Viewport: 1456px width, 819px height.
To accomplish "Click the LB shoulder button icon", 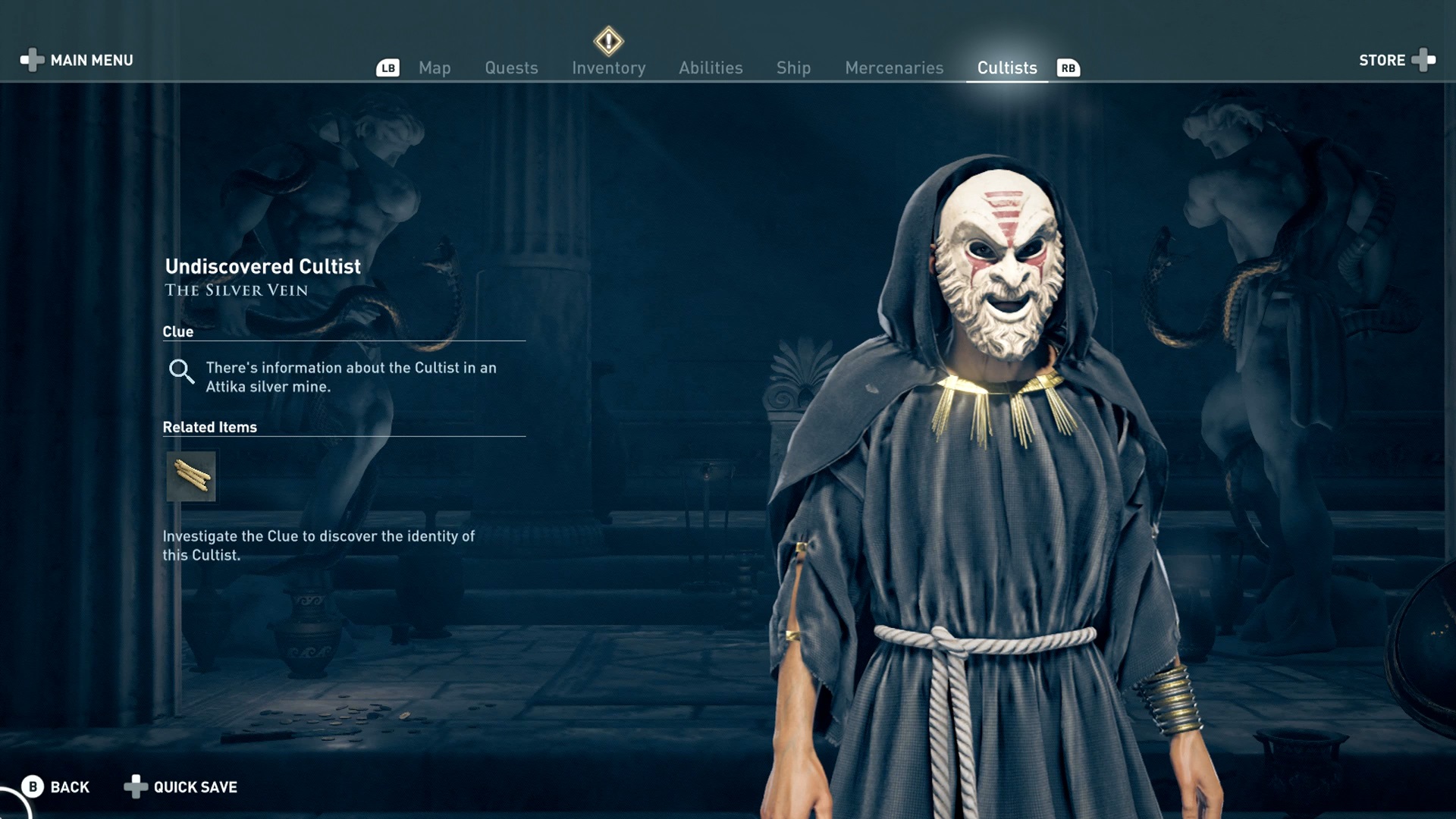I will coord(388,67).
